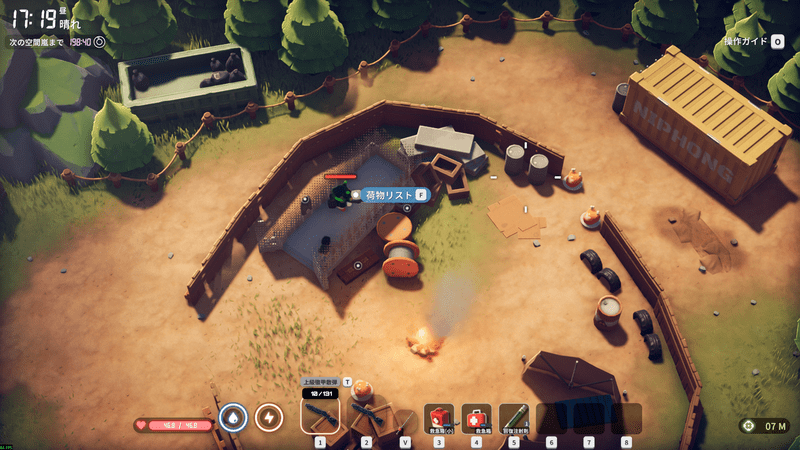Open the 荷物リスト cargo list prompt
This screenshot has height=450, width=800.
pos(390,194)
